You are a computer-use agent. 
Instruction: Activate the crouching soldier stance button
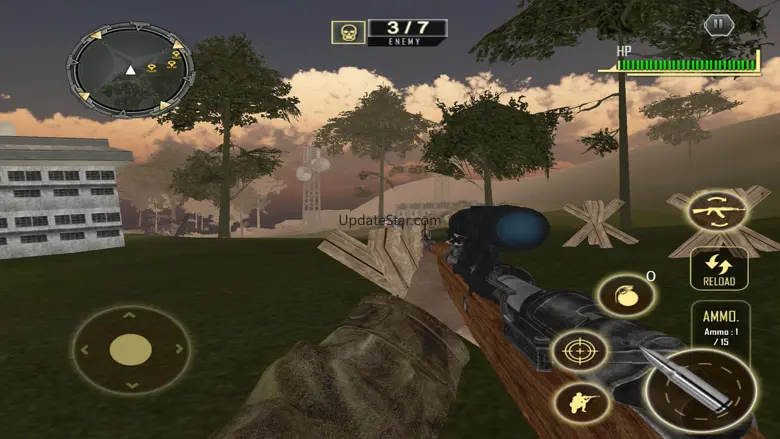[580, 403]
